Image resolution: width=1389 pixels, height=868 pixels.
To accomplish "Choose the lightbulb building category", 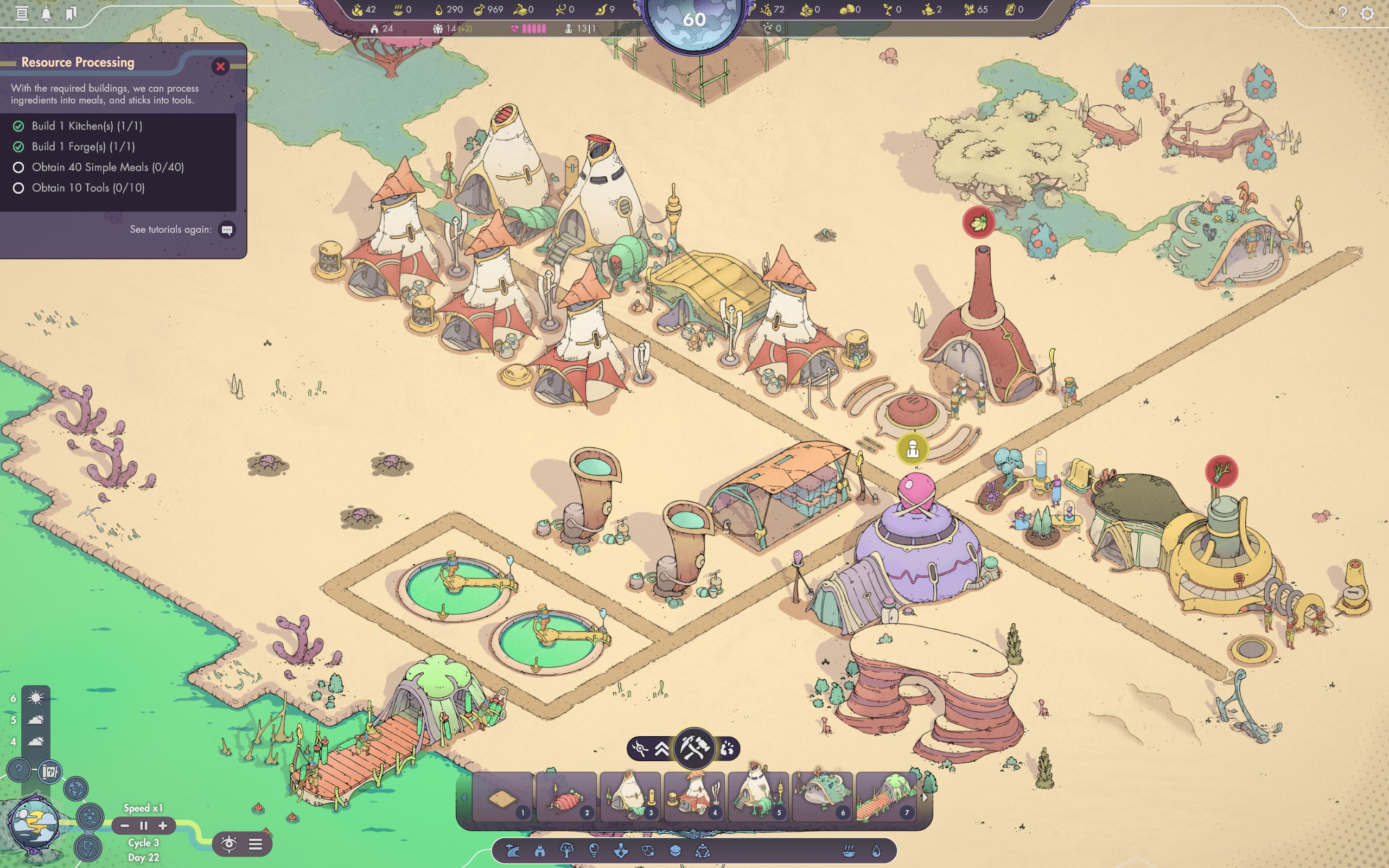I will (x=594, y=851).
